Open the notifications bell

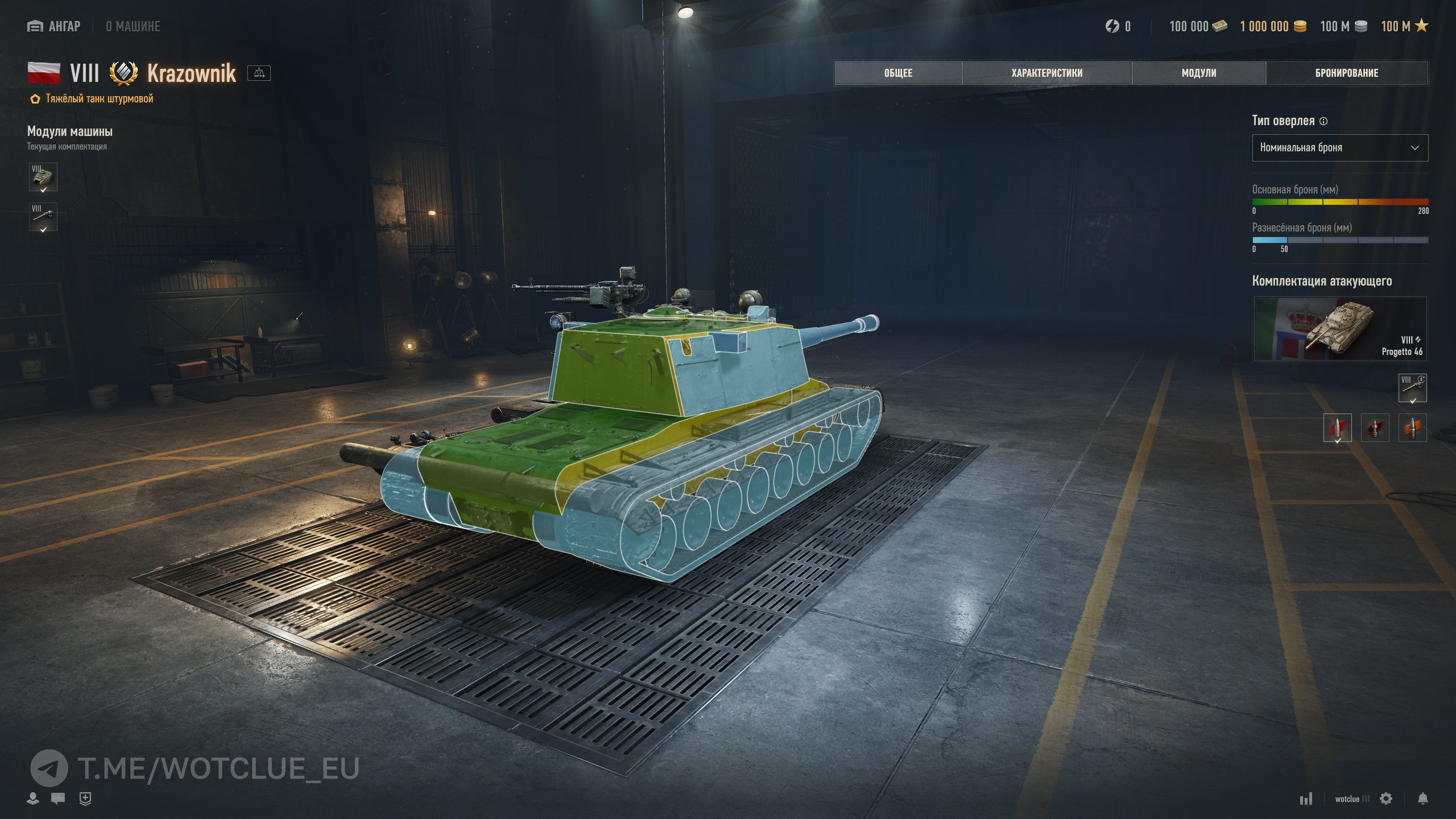point(1422,799)
